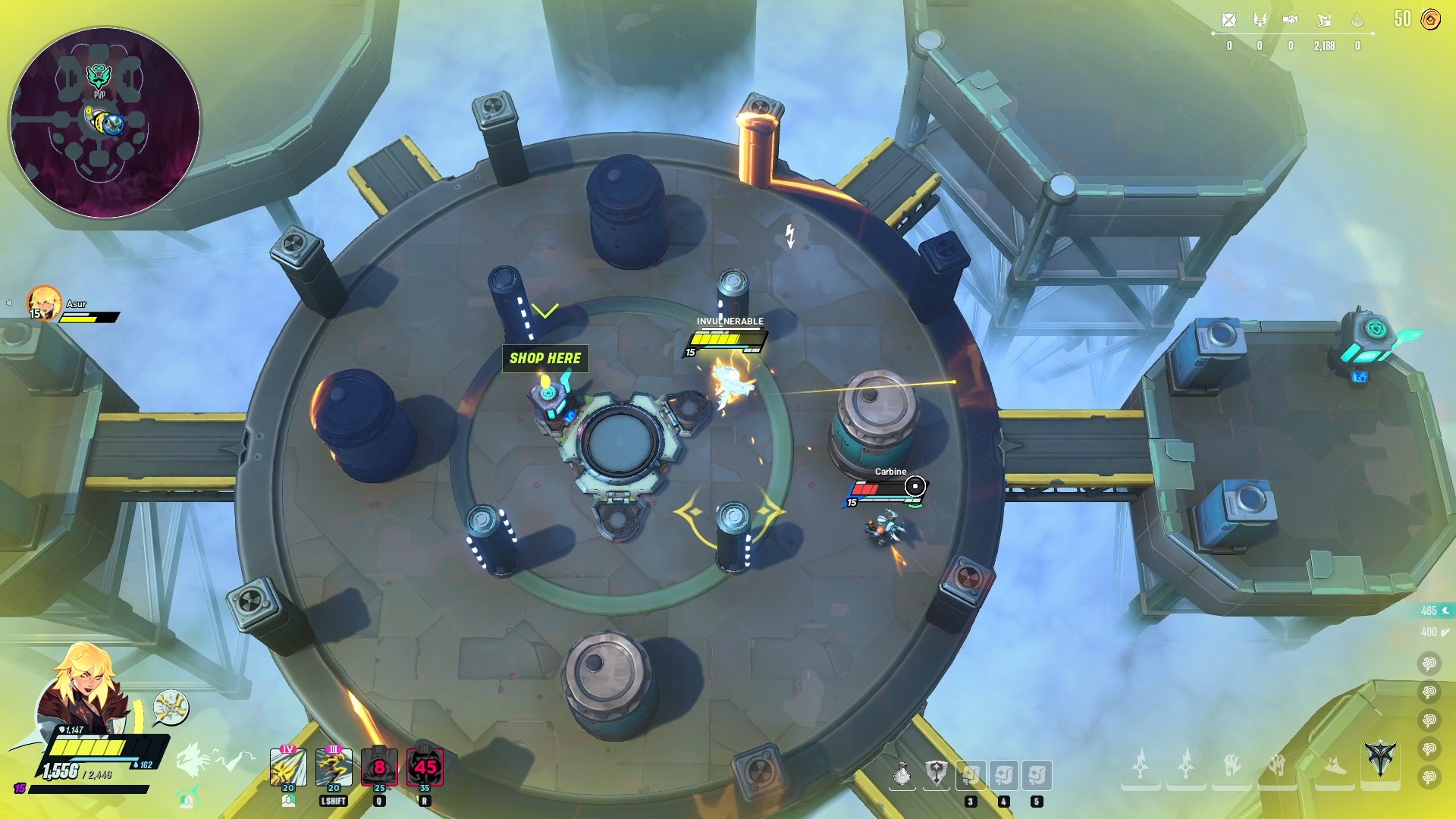Click the blonde hero portrait
The width and height of the screenshot is (1456, 819).
[x=83, y=688]
